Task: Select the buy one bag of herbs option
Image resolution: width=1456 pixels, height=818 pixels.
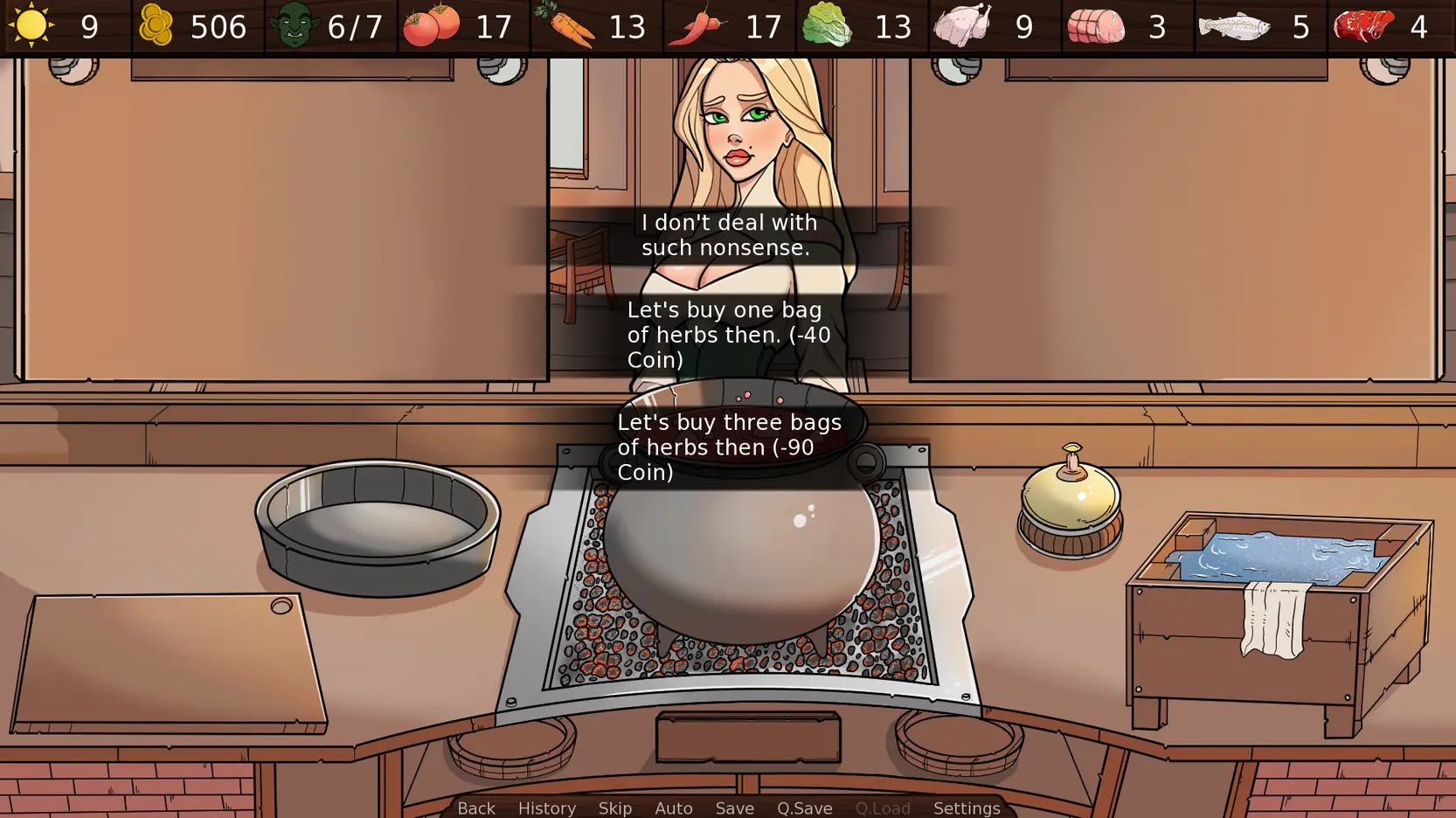Action: pos(729,335)
